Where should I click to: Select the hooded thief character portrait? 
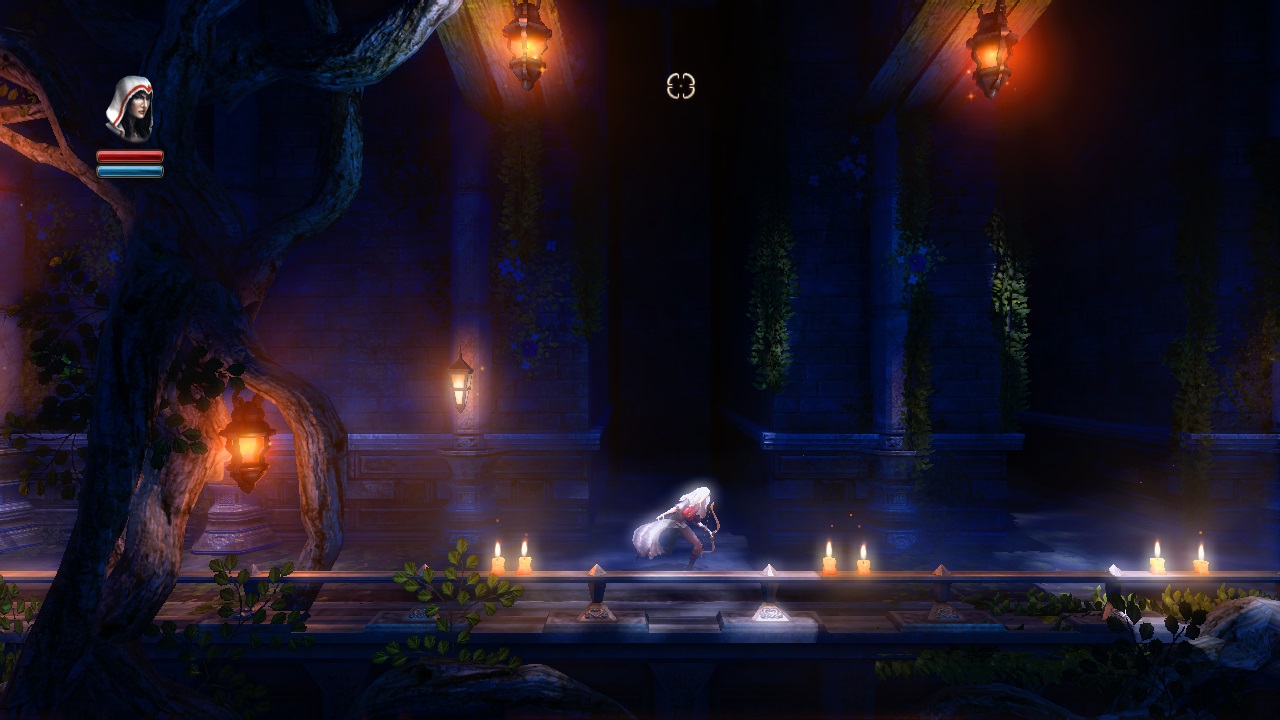click(x=130, y=109)
